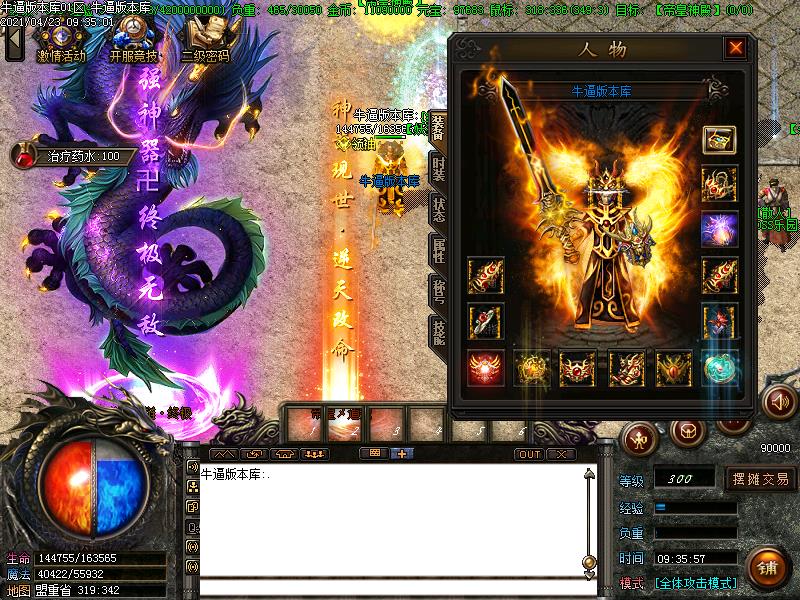Image resolution: width=800 pixels, height=600 pixels.
Task: Toggle the sound speaker button
Action: point(776,402)
